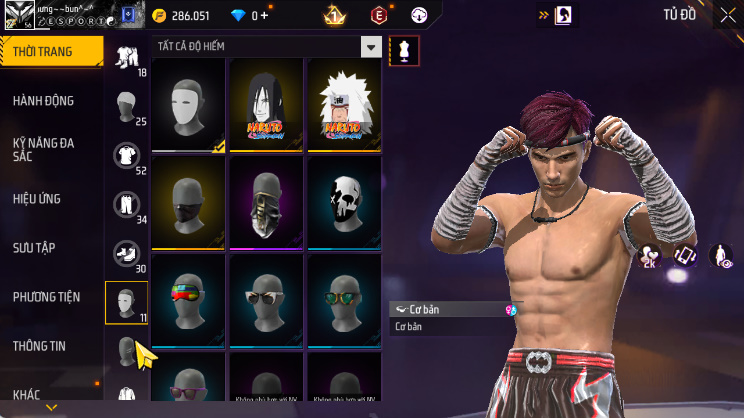Open the shirts sub-category showing 52 items

tap(126, 155)
